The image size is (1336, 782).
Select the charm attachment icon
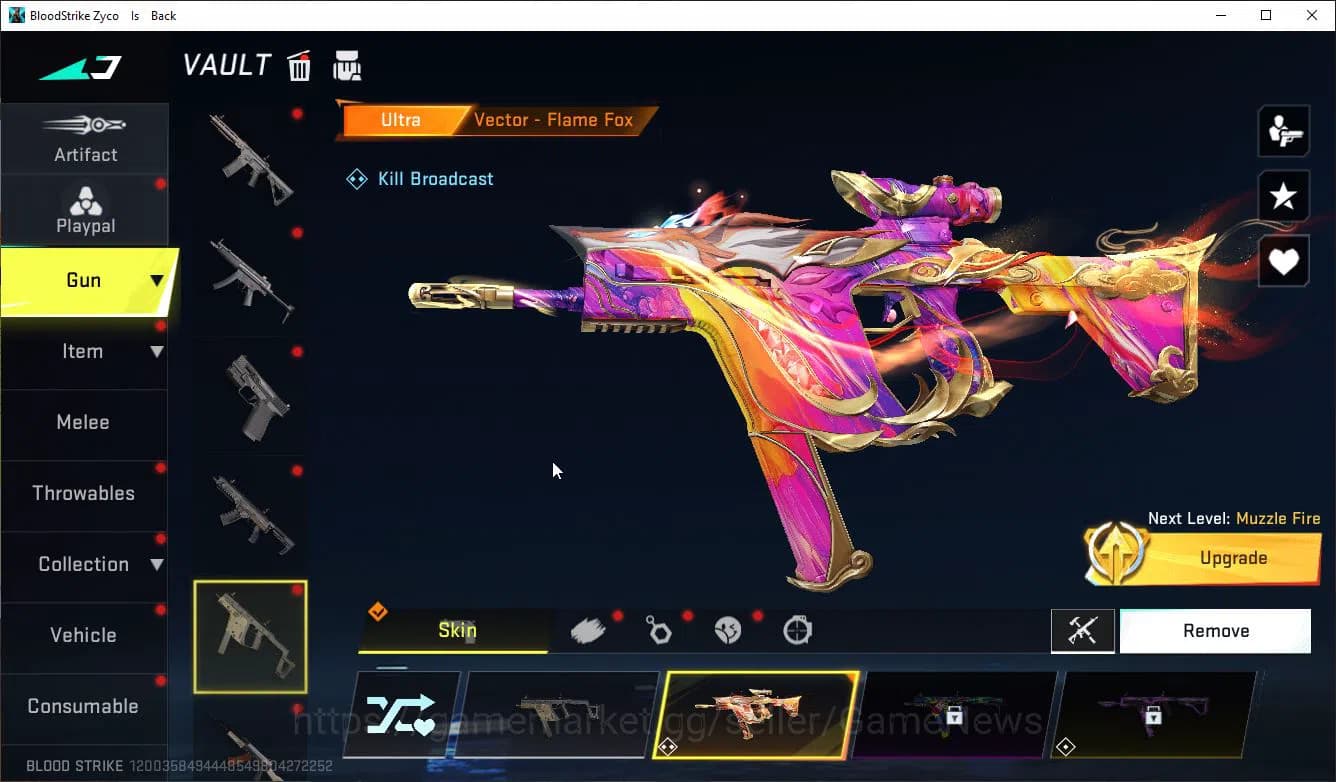pos(657,628)
